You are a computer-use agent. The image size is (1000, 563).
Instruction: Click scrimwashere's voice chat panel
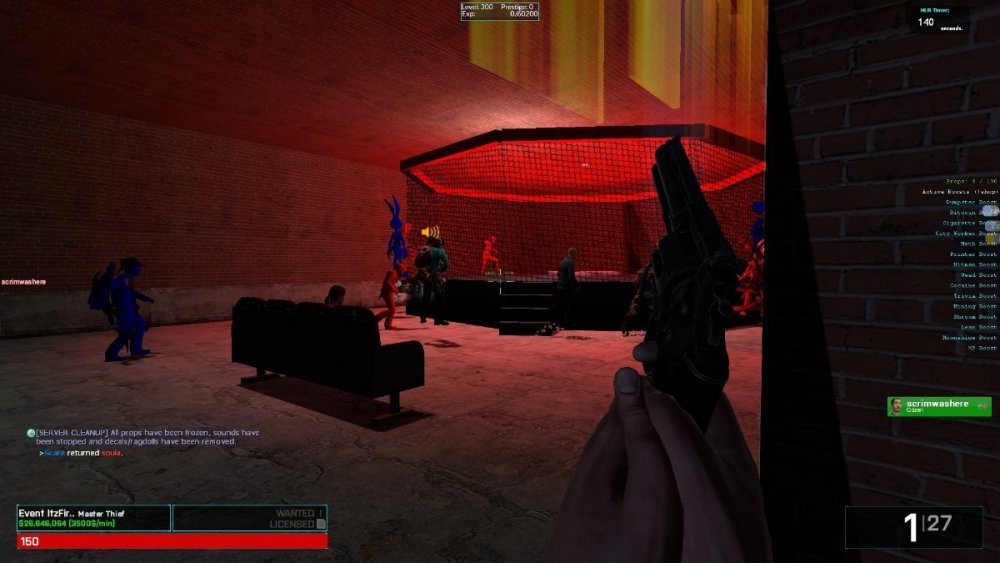939,406
